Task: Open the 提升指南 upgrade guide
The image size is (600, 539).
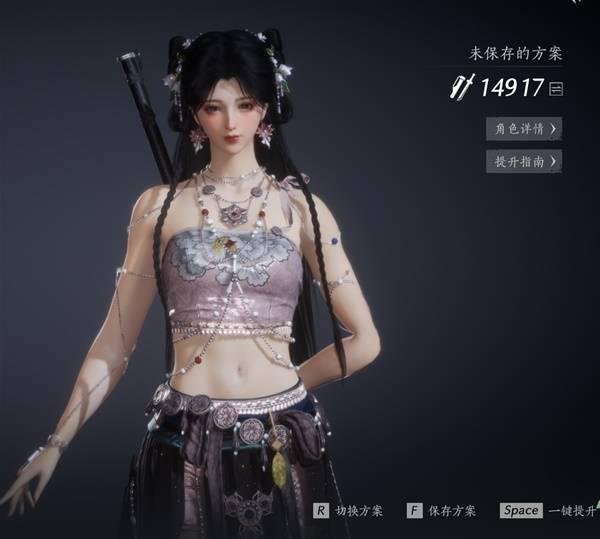Action: tap(523, 161)
